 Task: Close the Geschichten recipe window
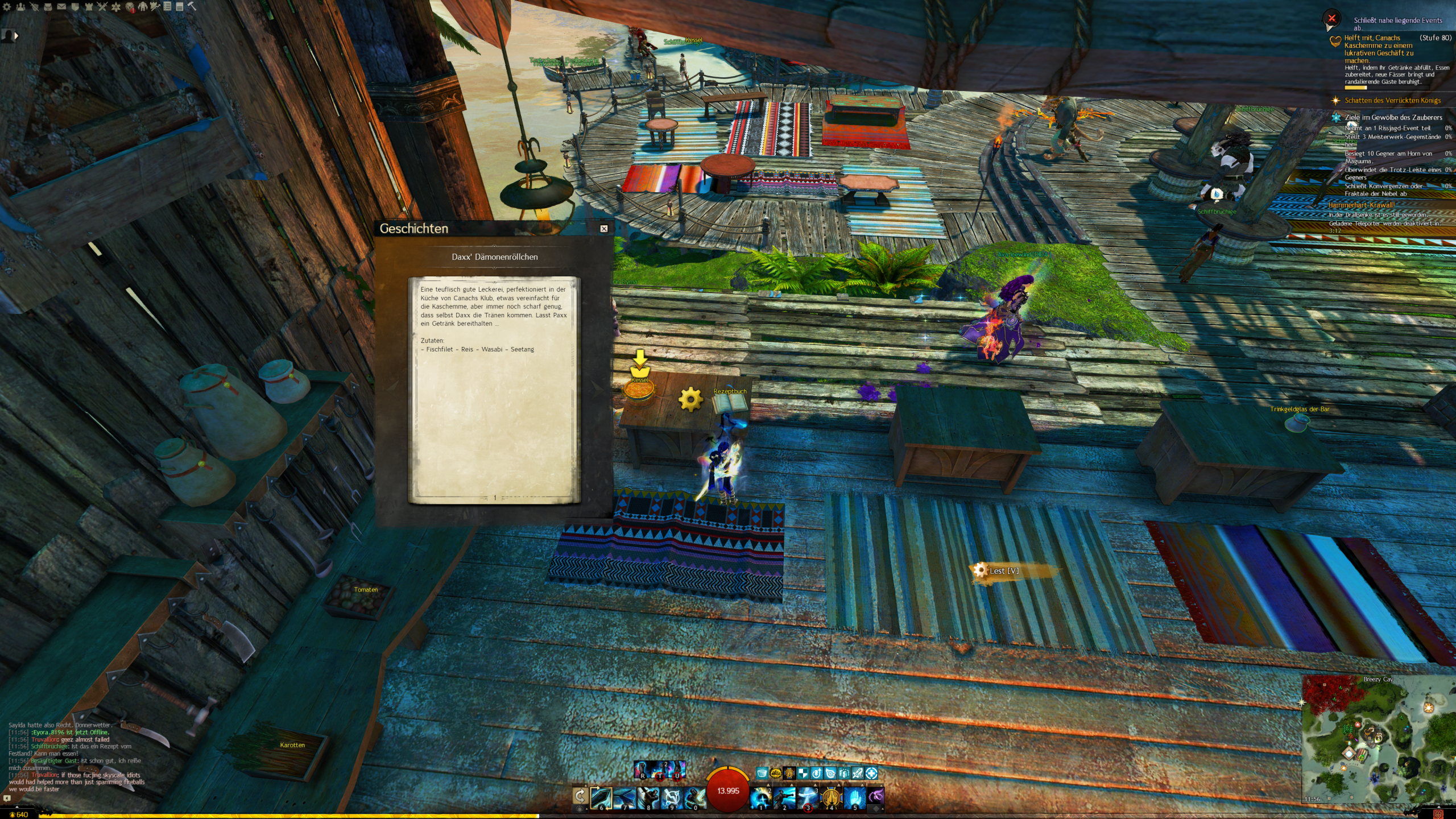(604, 229)
